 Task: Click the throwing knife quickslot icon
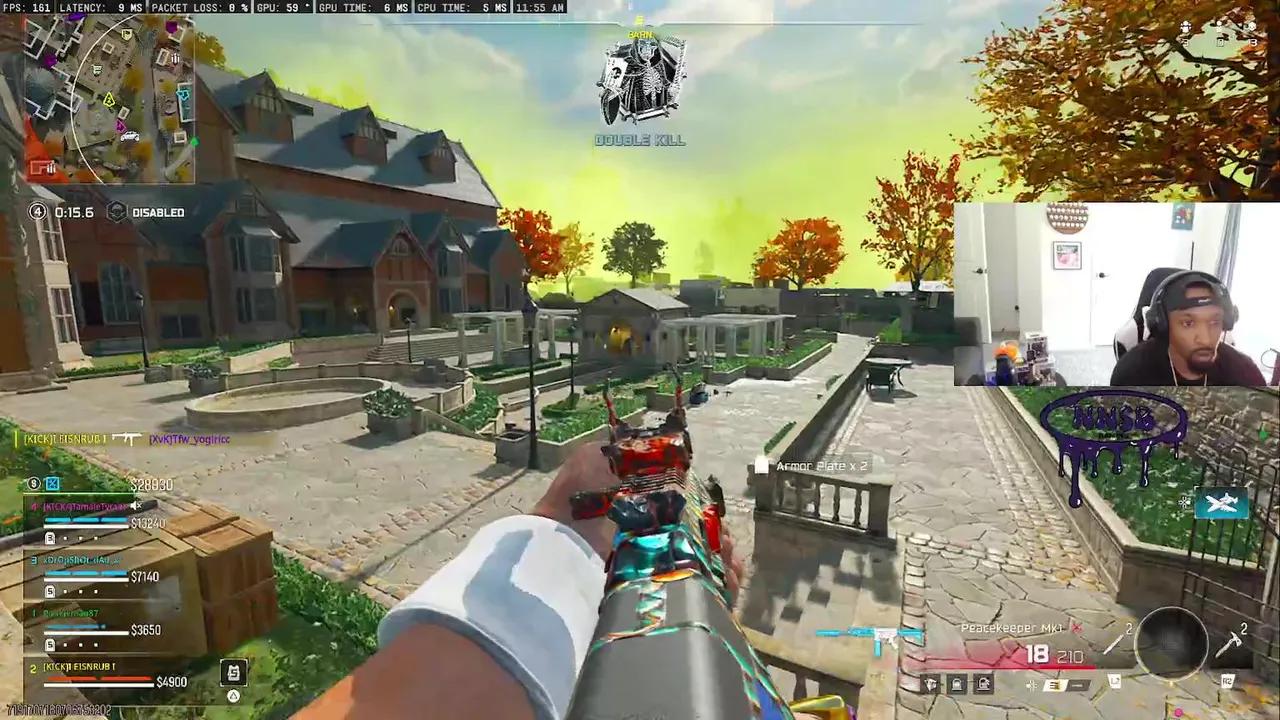[x=1114, y=640]
